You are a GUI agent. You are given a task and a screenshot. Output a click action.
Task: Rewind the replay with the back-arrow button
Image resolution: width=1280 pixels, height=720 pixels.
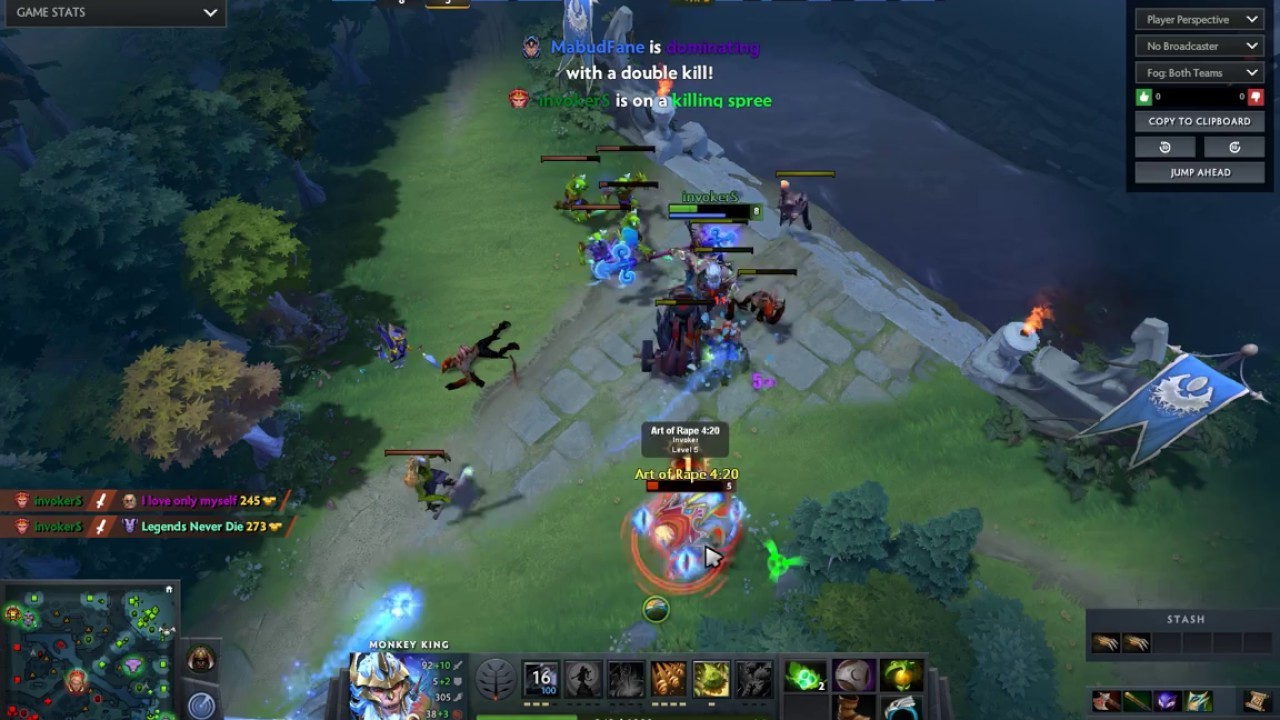pos(1165,147)
